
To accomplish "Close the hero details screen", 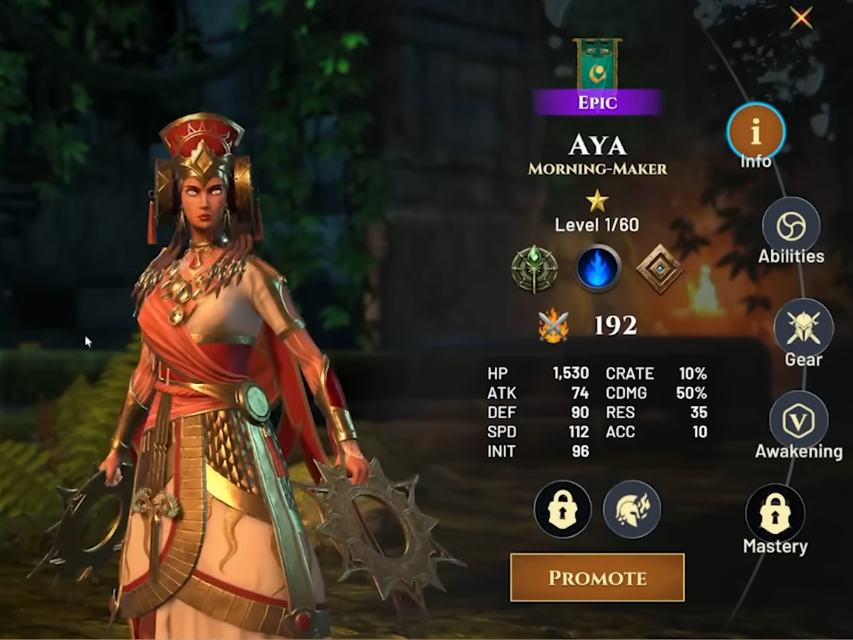I will [x=801, y=18].
